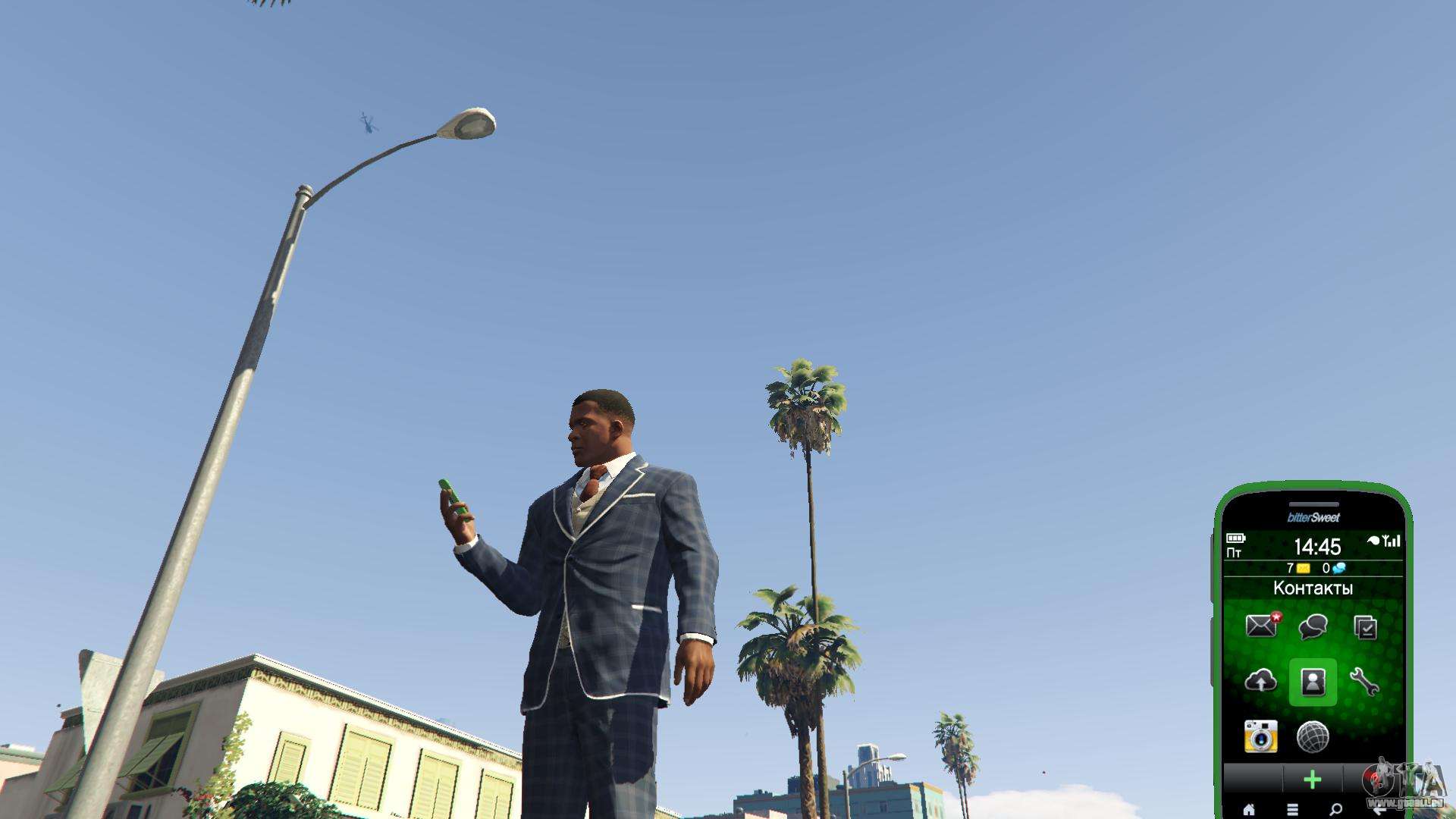Tap the green plus soft key
This screenshot has width=1456, height=819.
pos(1313,779)
